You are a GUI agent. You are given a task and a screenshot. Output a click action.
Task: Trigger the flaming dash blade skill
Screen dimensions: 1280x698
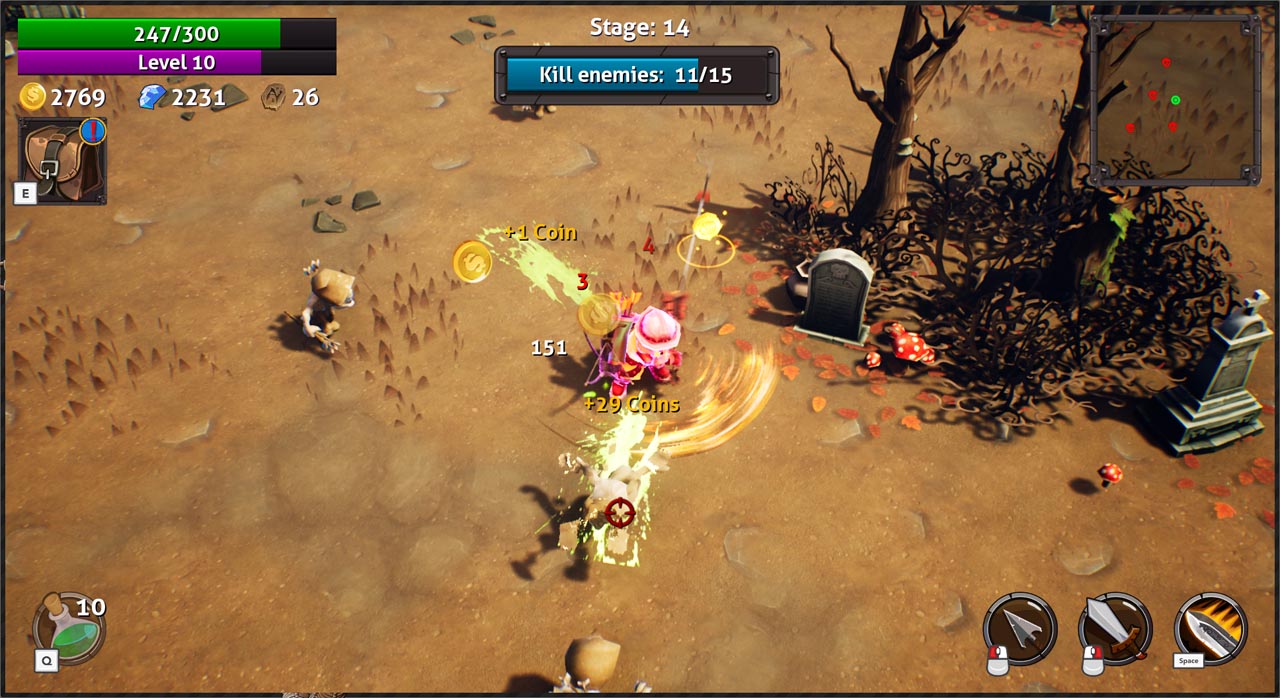(1210, 628)
